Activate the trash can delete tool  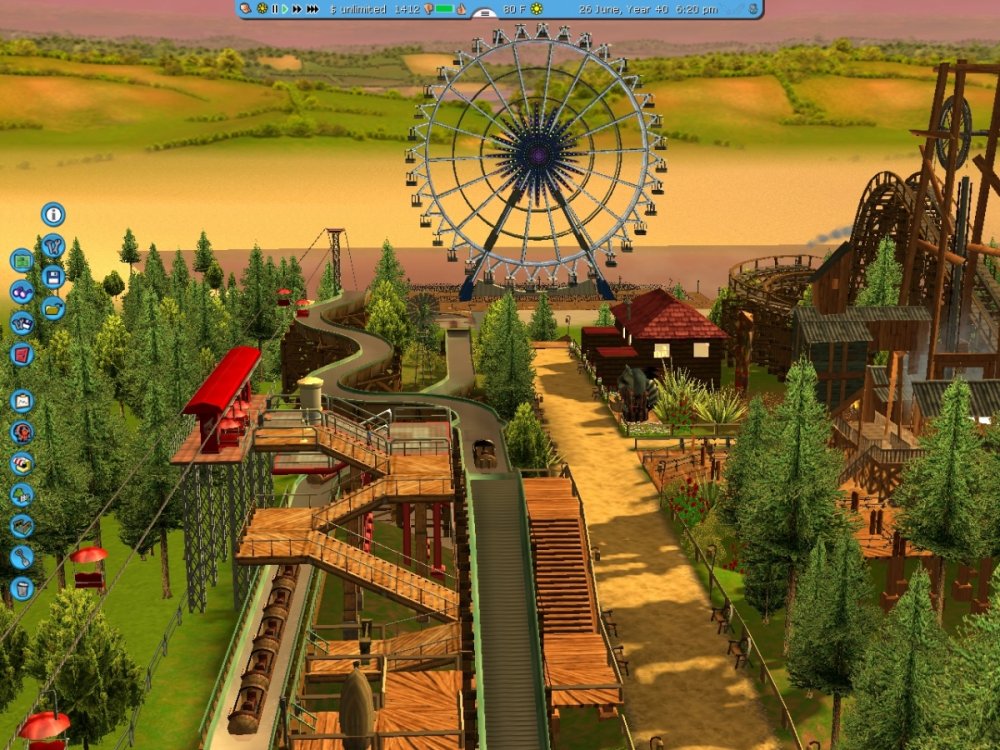21,588
